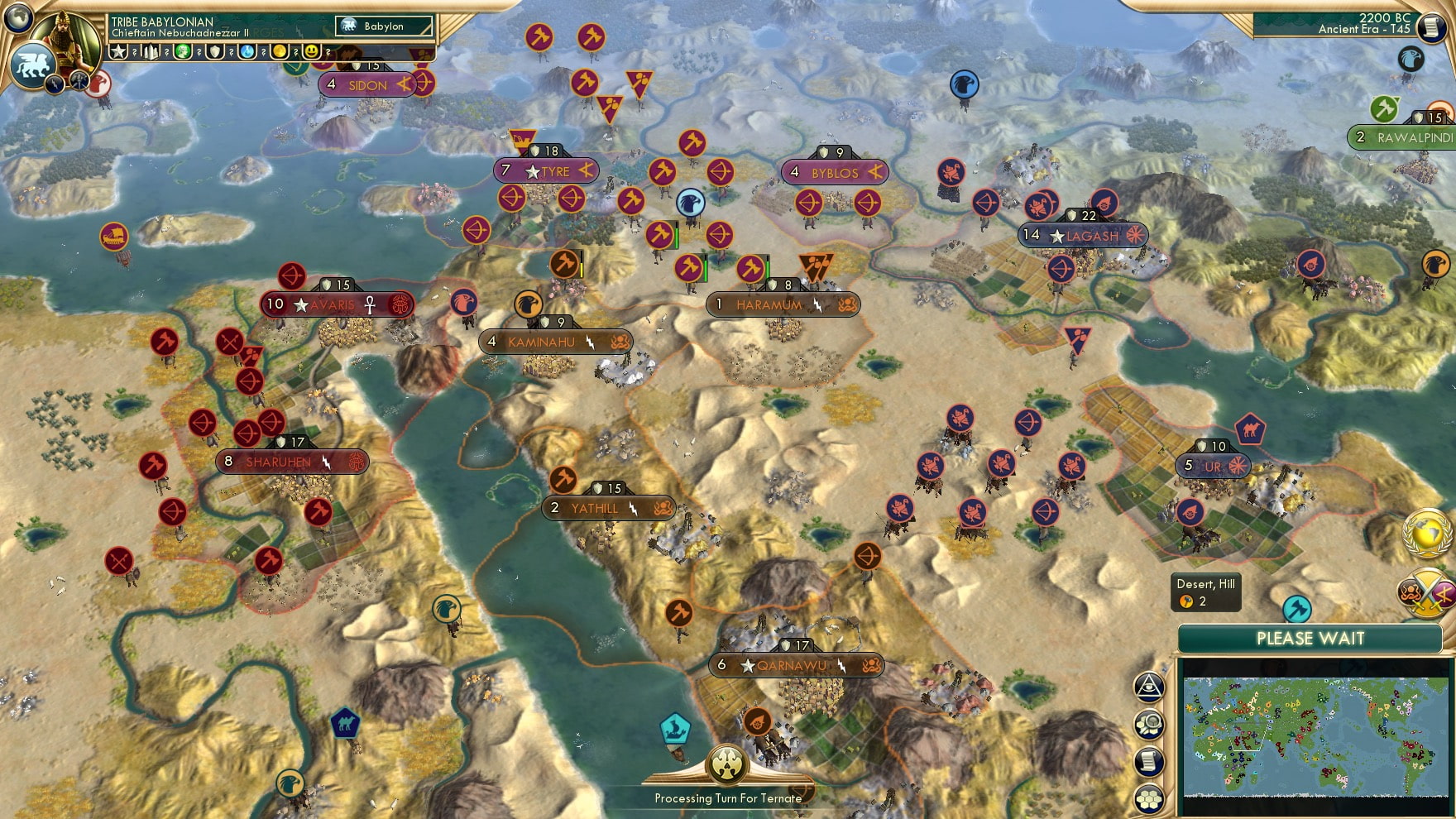Viewport: 1456px width, 819px height.
Task: Click the shield icon in the top status bar
Action: 214,52
